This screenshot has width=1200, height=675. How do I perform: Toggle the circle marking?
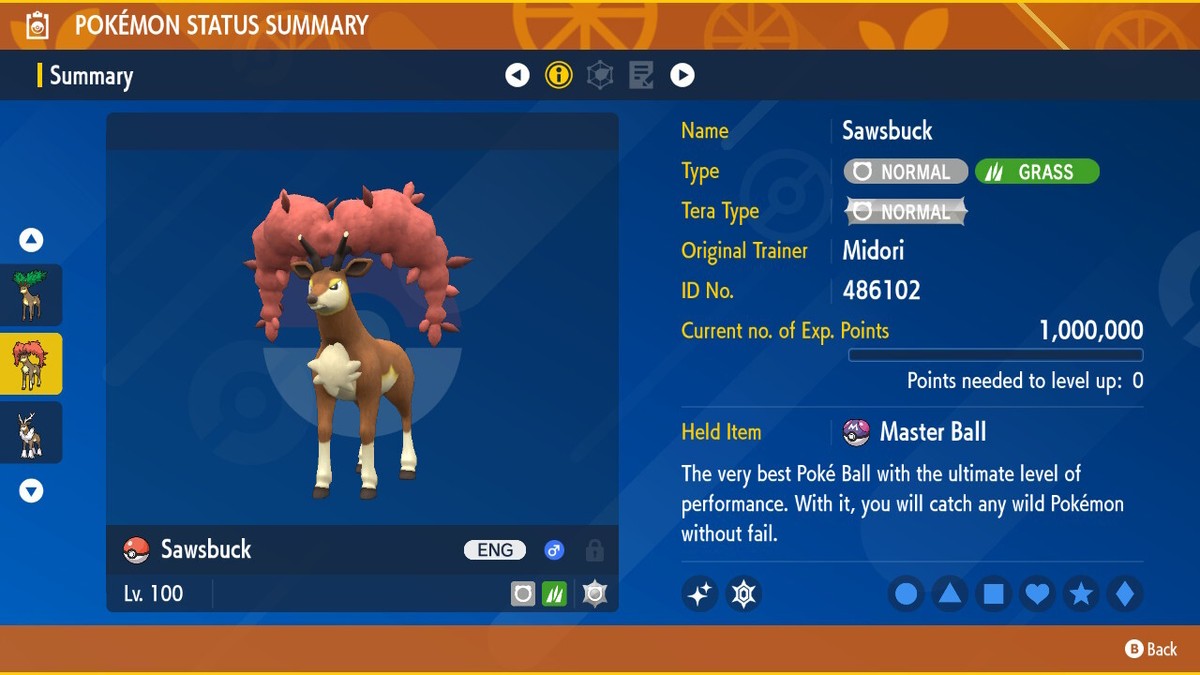point(906,595)
